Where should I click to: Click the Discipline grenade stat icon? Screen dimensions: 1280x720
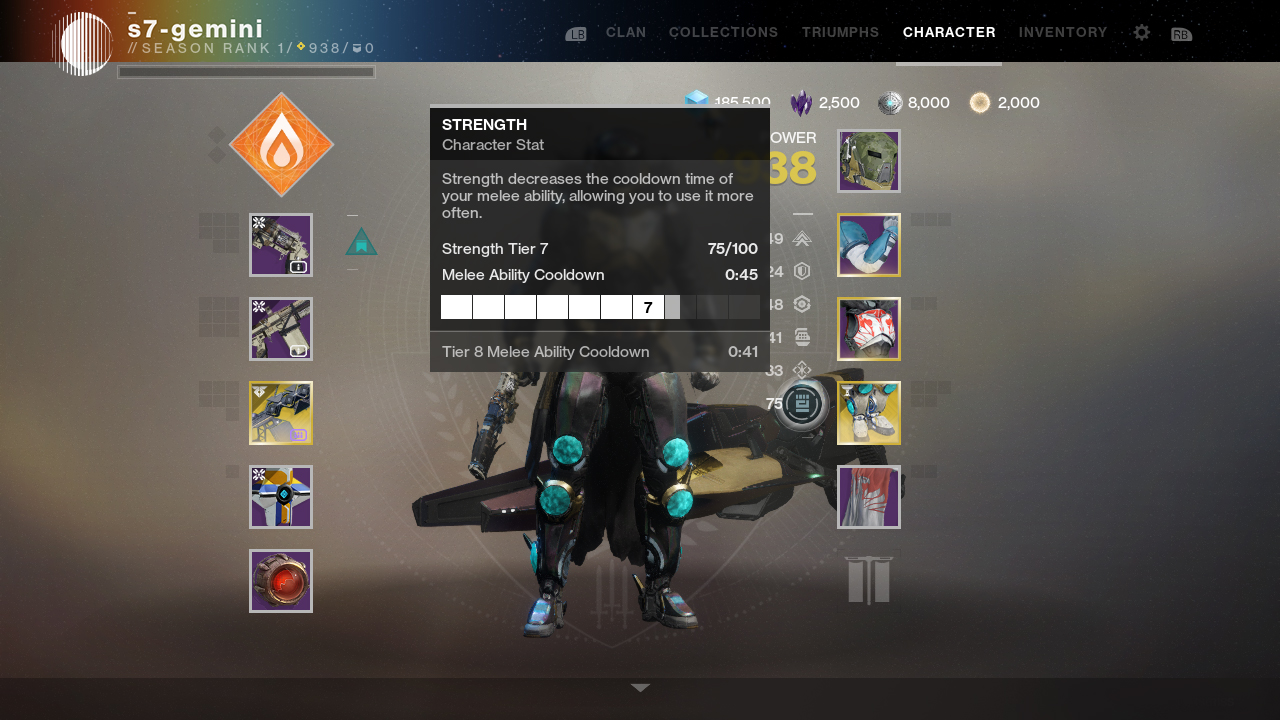coord(800,337)
